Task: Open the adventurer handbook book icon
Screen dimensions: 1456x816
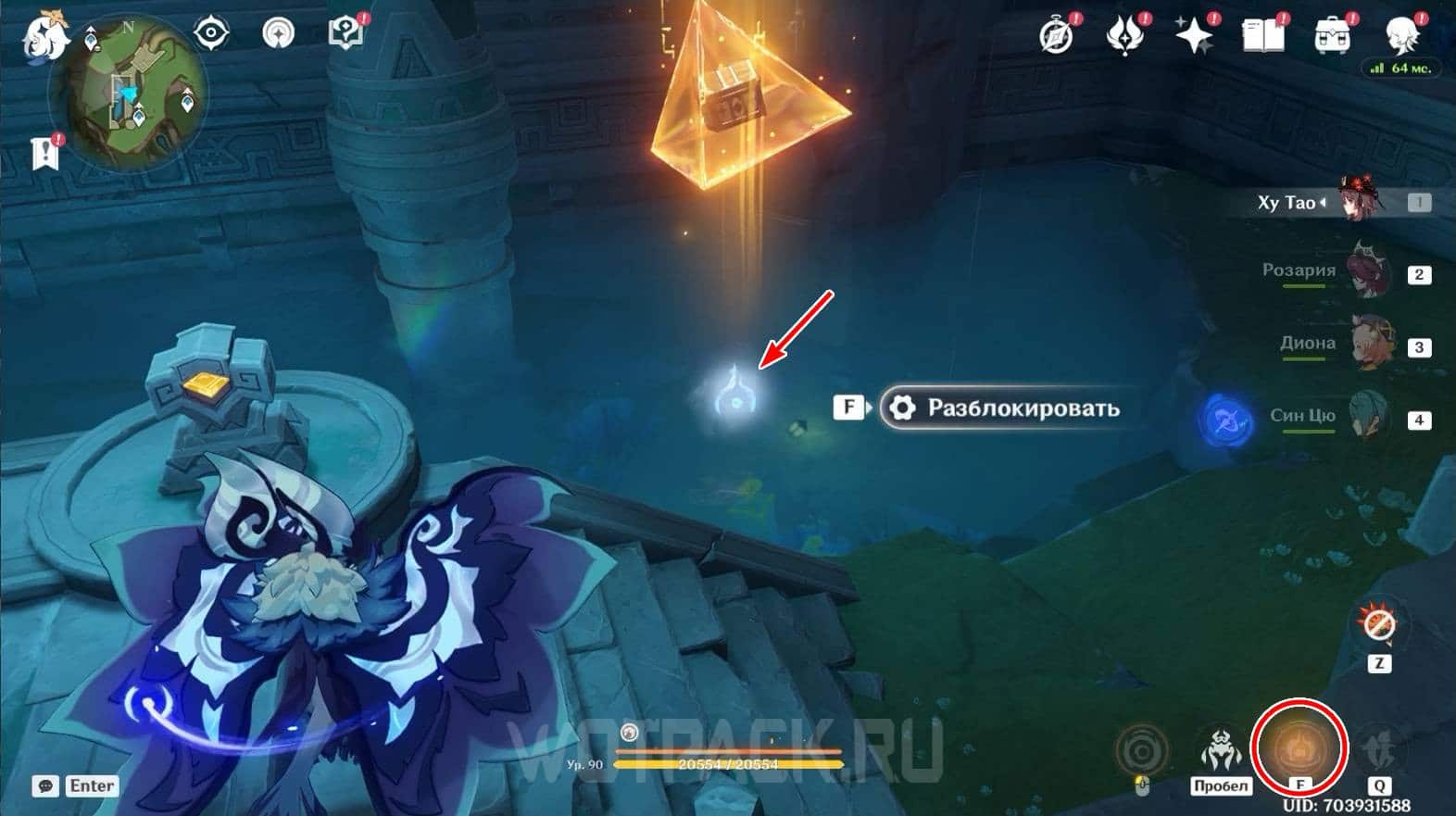Action: pos(1261,35)
